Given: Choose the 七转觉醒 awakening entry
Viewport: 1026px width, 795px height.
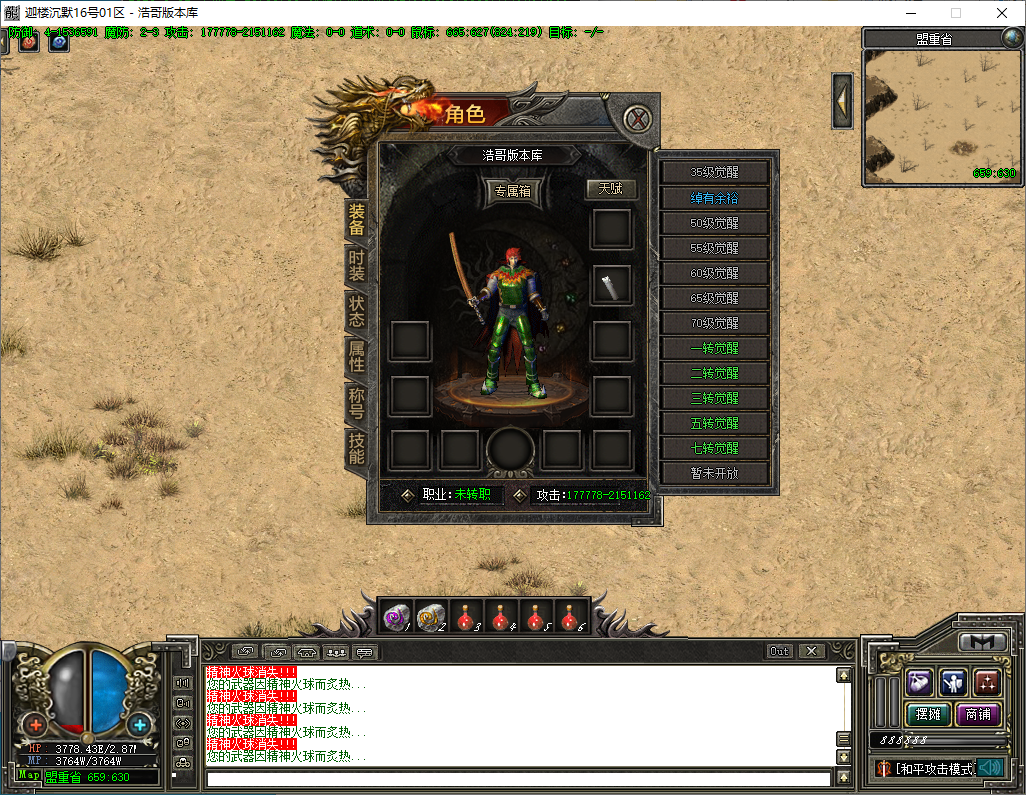Looking at the screenshot, I should click(714, 448).
